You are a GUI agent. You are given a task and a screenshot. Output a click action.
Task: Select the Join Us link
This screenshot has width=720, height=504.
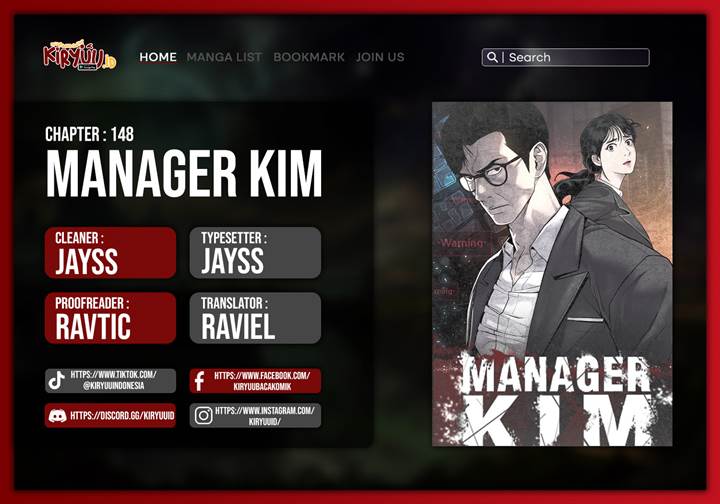point(380,57)
